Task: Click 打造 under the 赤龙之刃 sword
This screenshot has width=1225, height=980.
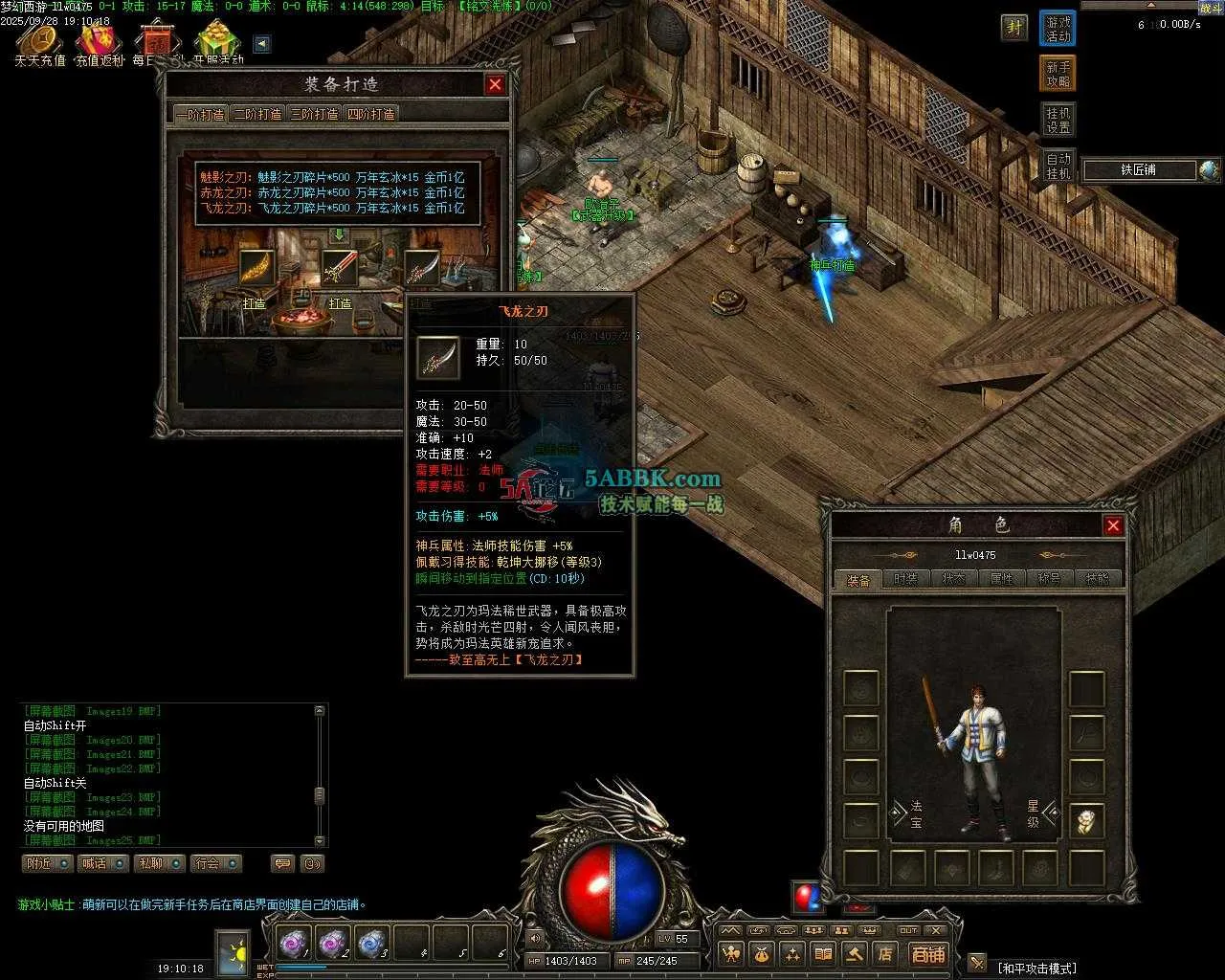Action: click(340, 303)
